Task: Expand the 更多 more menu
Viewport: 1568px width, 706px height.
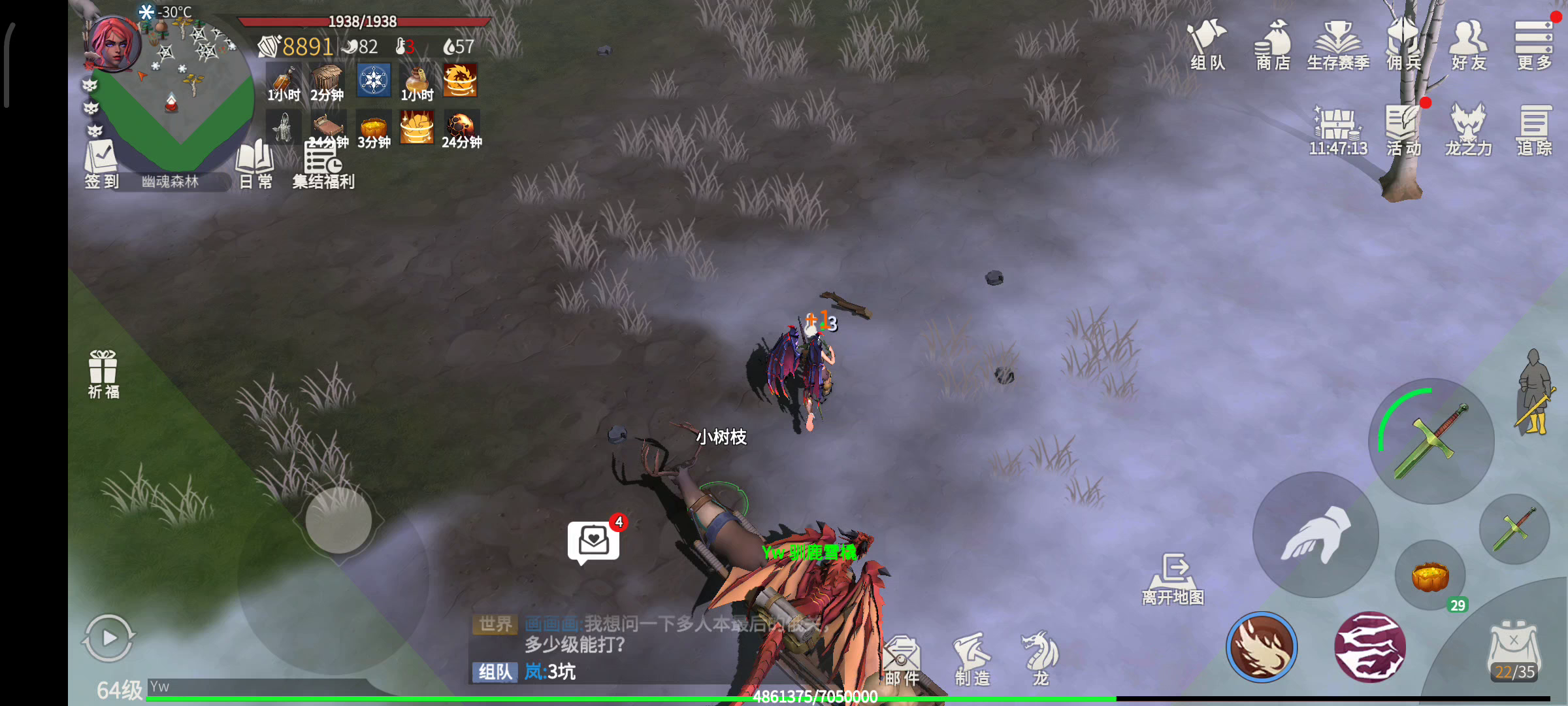Action: [1533, 44]
